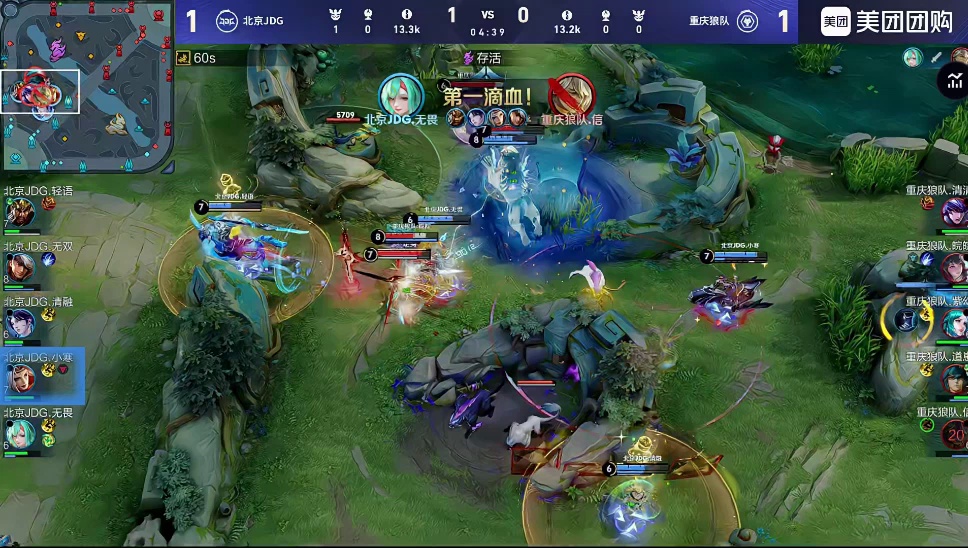Image resolution: width=968 pixels, height=548 pixels.
Task: Select 重庆狼队.信 portrait with red respawn timer
Action: click(x=952, y=433)
